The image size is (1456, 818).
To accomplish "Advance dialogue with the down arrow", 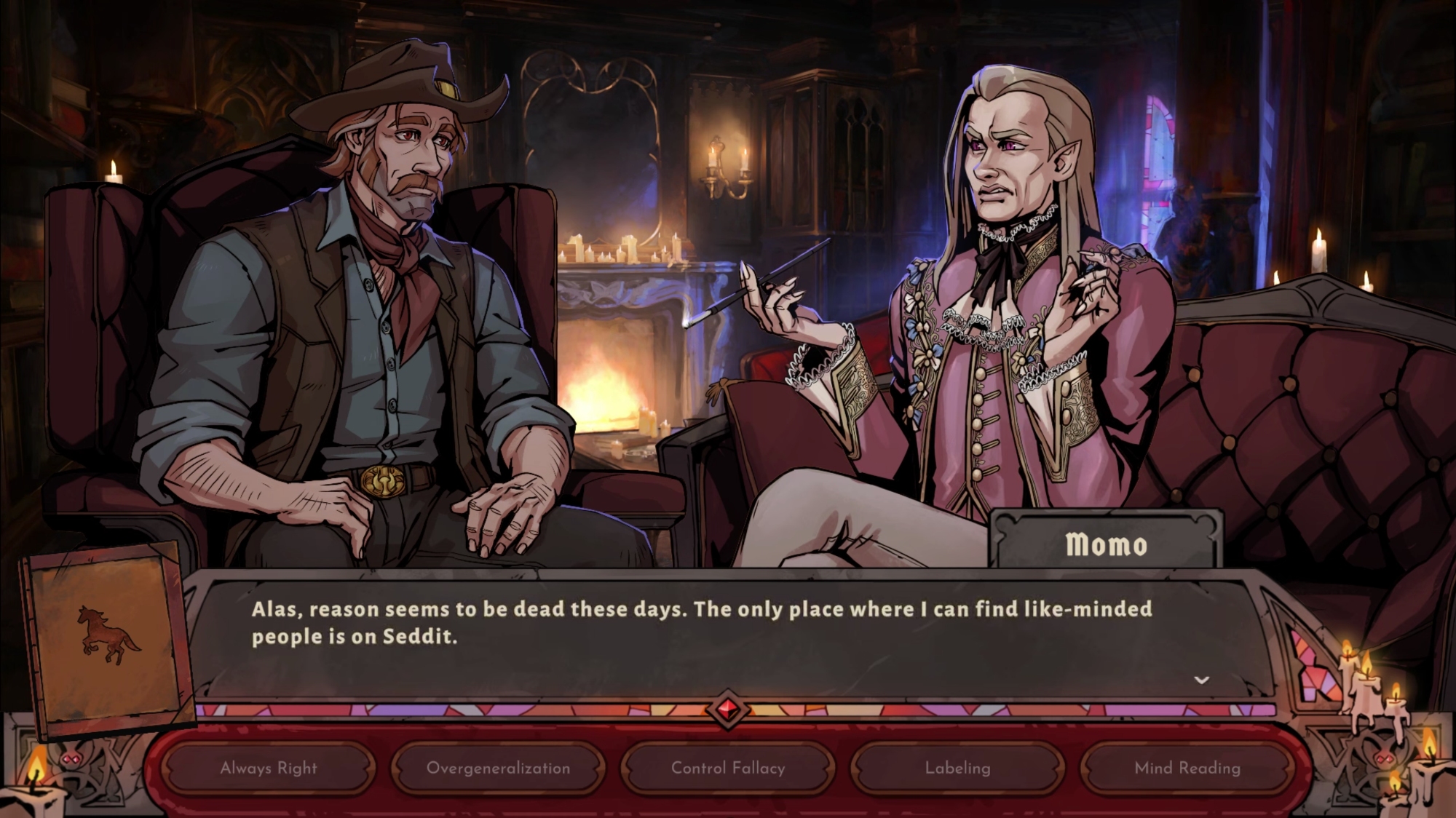I will click(1201, 680).
